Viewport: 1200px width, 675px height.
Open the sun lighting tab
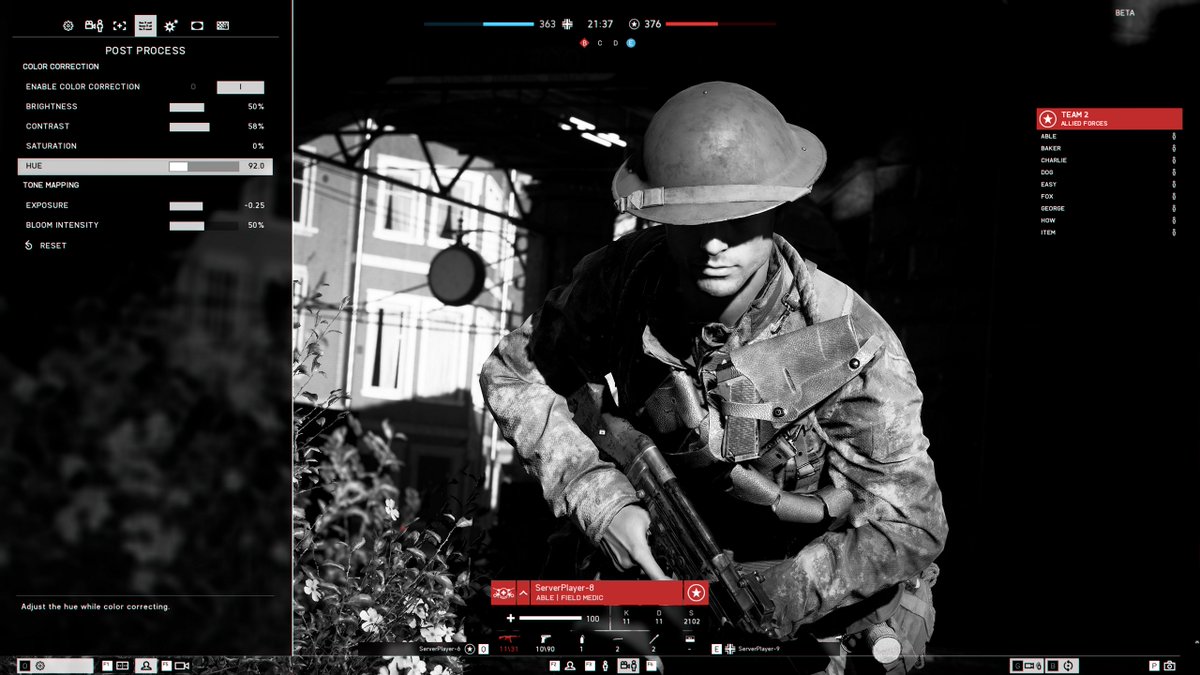point(172,26)
